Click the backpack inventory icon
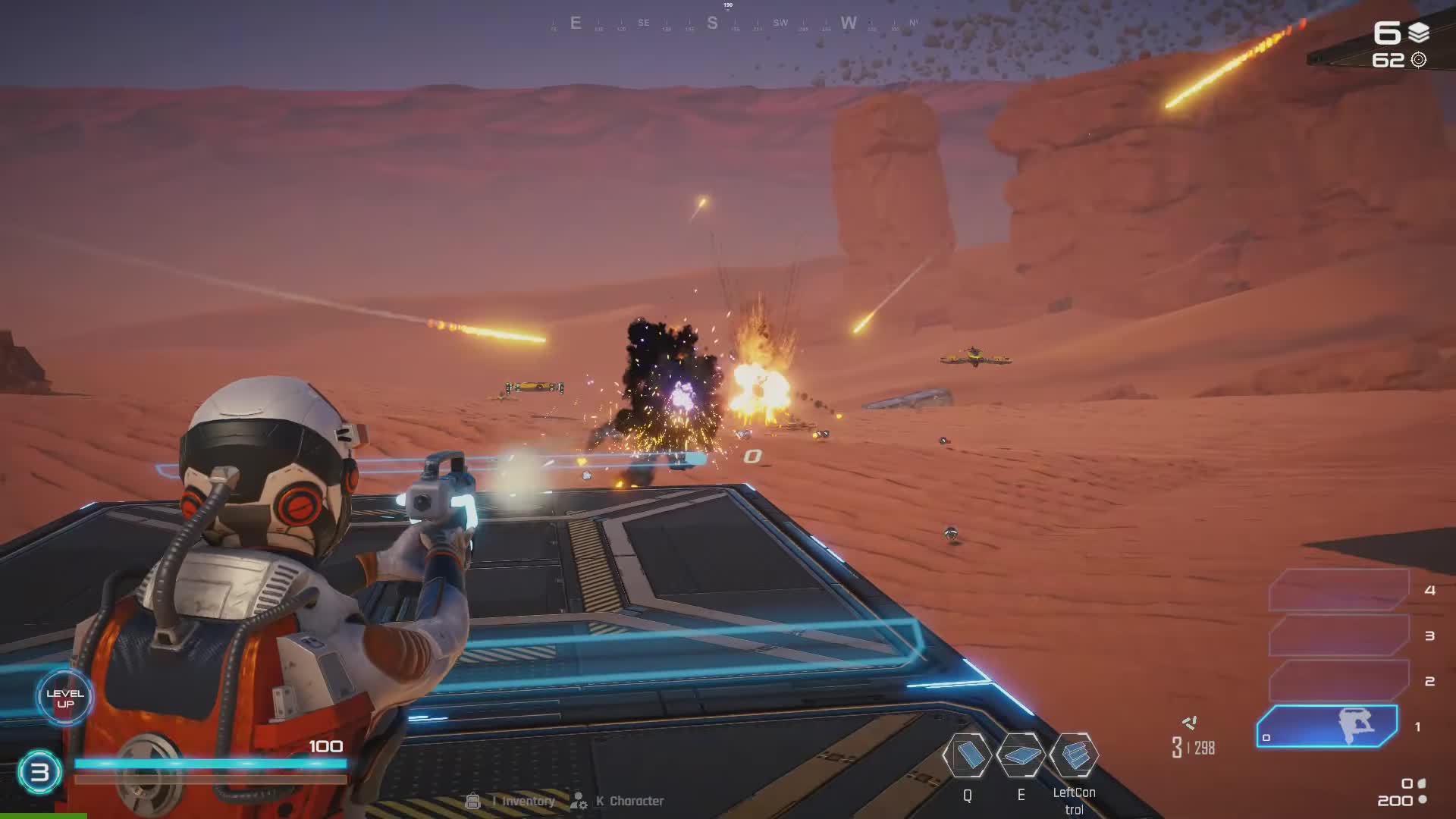The height and width of the screenshot is (819, 1456). point(474,800)
